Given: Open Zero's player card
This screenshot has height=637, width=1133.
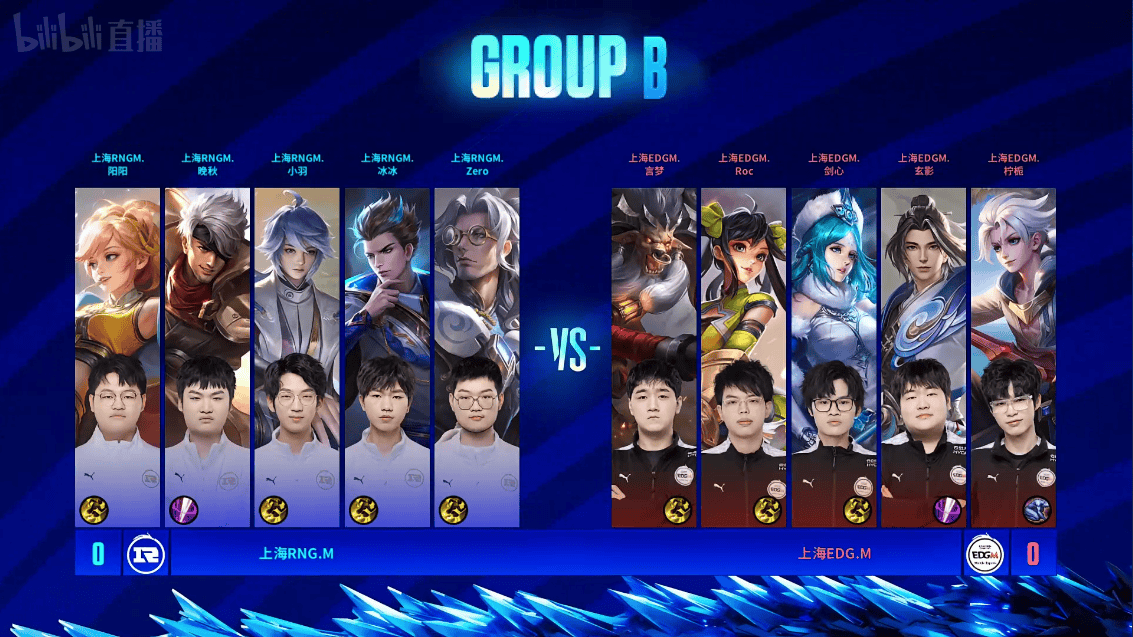Looking at the screenshot, I should click(477, 356).
